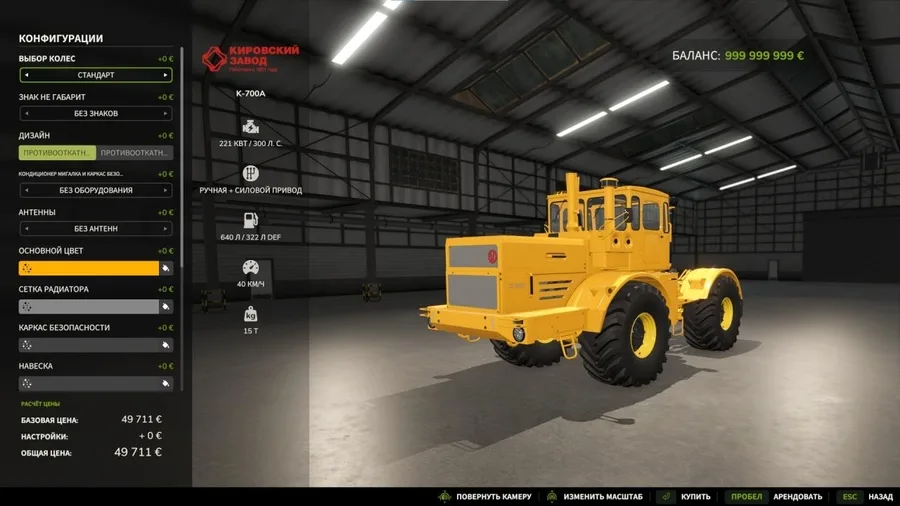
Task: Click the left arrow beside БЕЗ ЗНАКОВ
Action: pyautogui.click(x=26, y=114)
